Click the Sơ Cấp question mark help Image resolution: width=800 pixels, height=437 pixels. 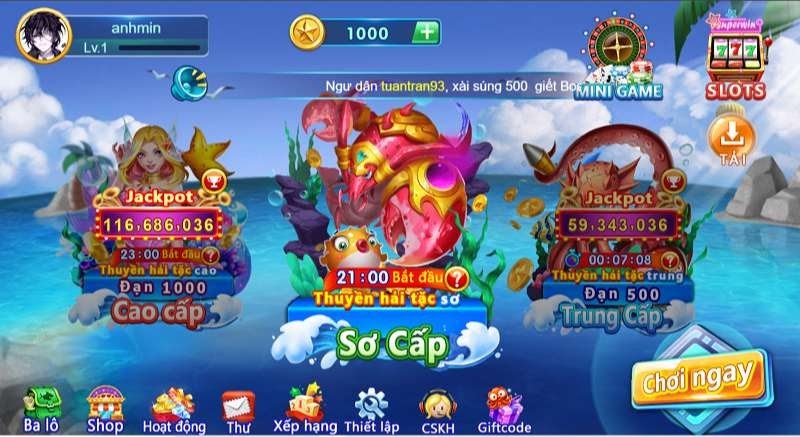[x=457, y=277]
